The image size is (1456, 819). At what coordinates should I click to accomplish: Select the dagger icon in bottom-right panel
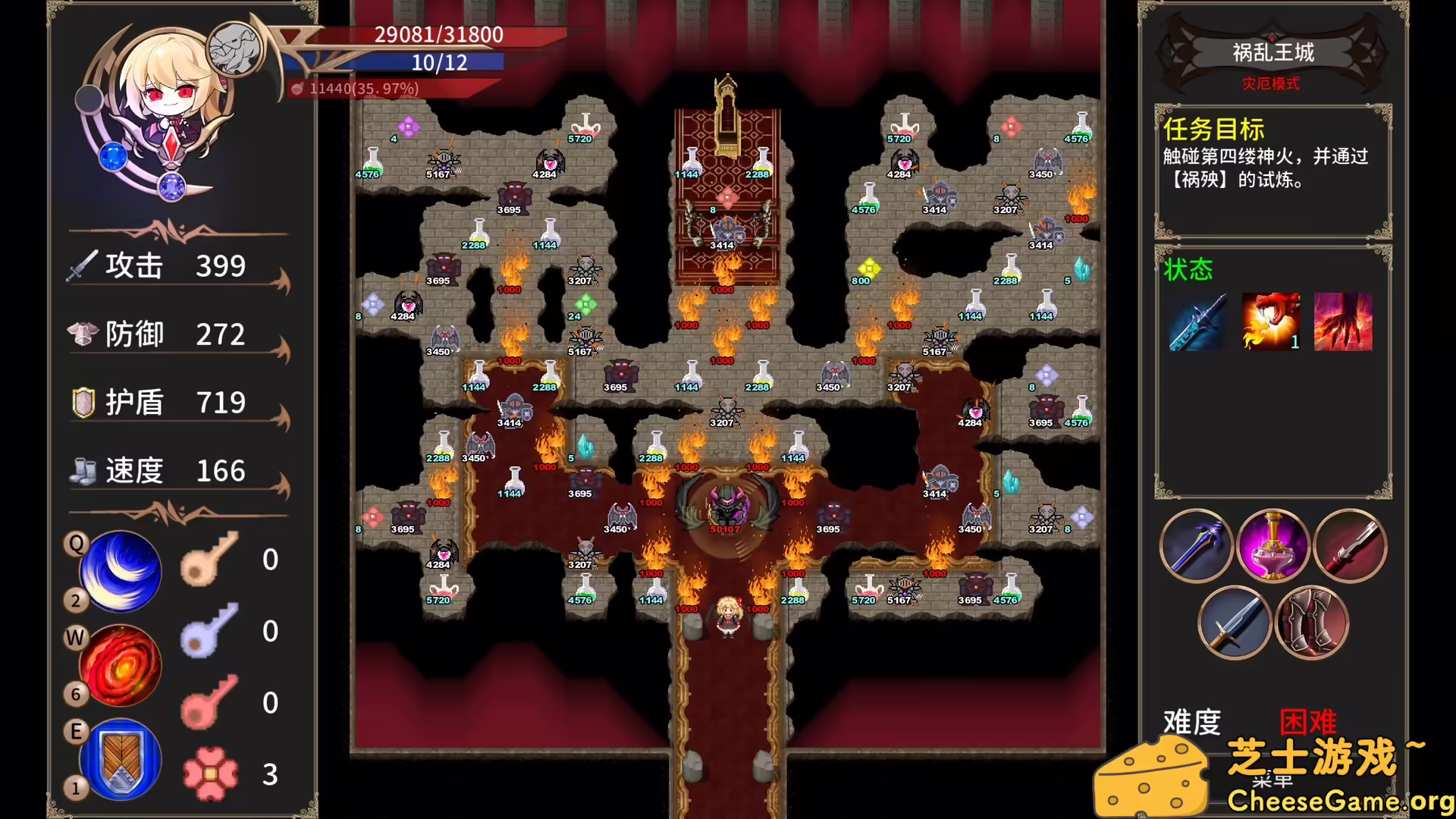[1235, 622]
